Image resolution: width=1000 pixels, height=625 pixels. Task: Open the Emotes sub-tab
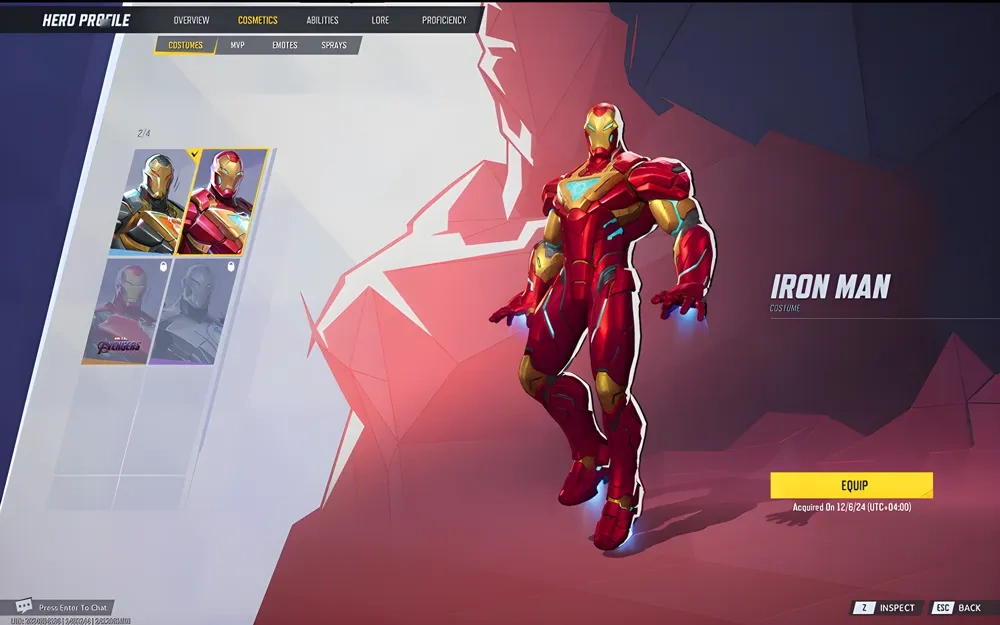[285, 45]
